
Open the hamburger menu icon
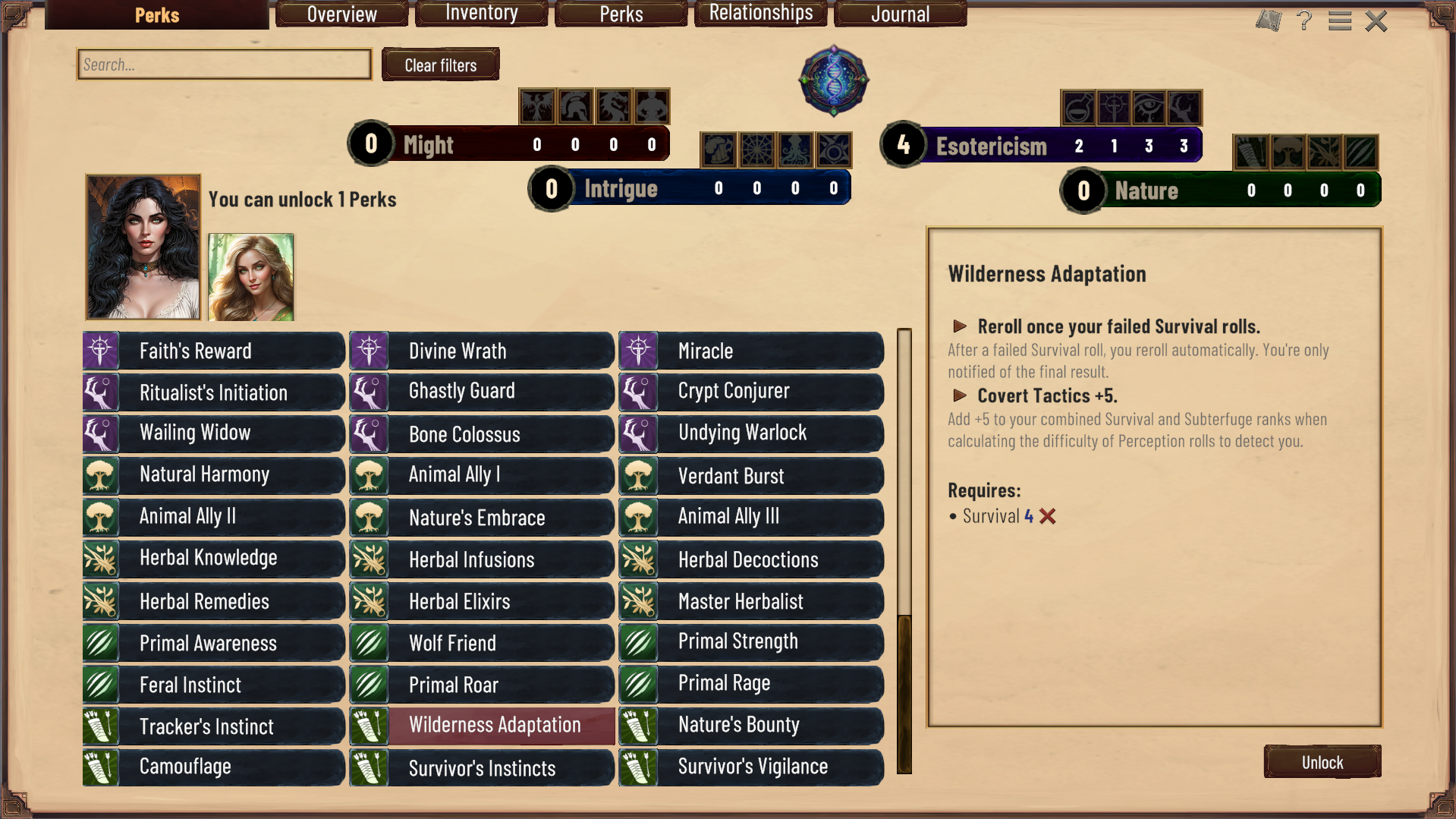[x=1340, y=20]
